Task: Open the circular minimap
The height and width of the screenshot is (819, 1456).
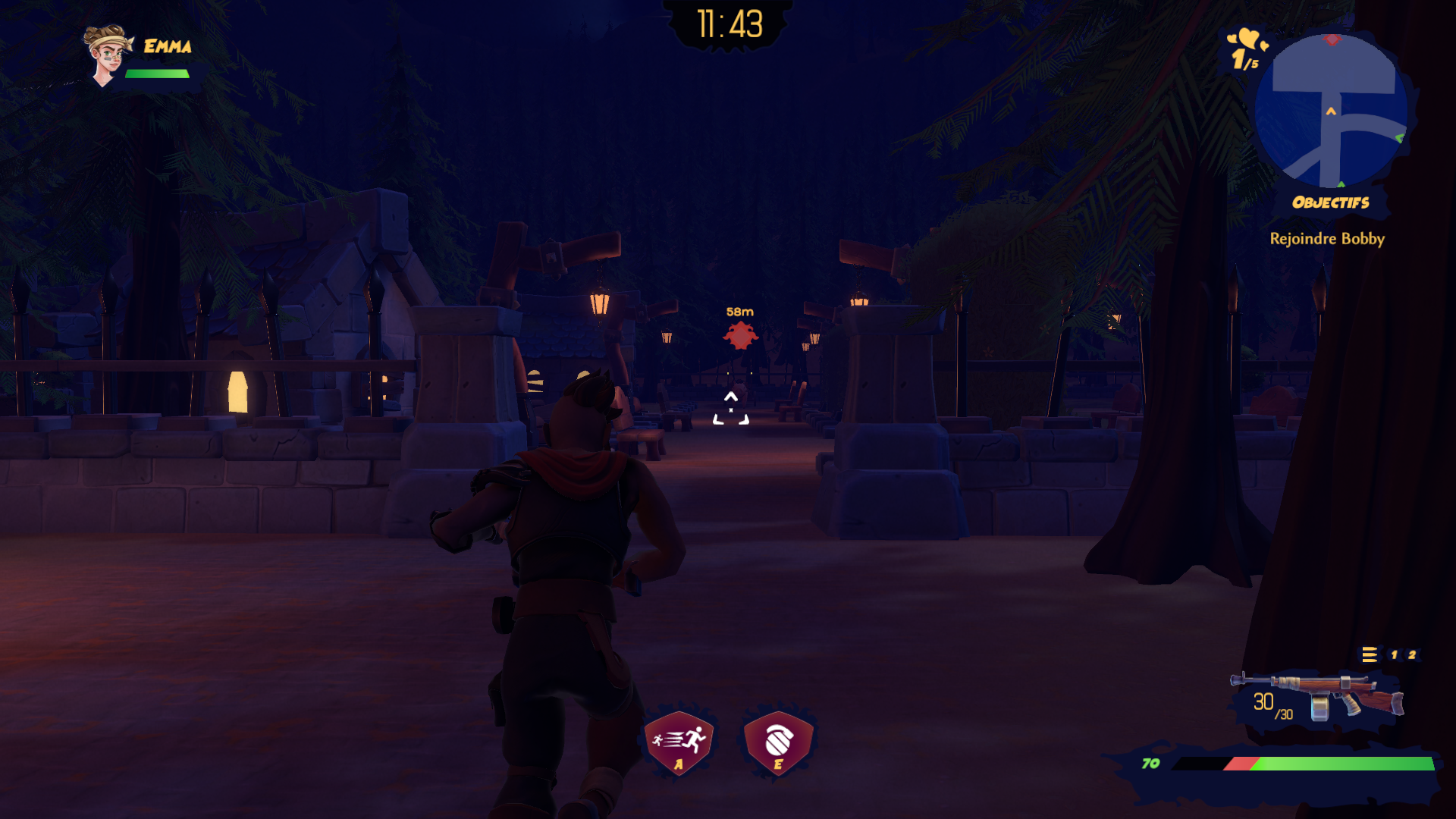Action: point(1331,111)
